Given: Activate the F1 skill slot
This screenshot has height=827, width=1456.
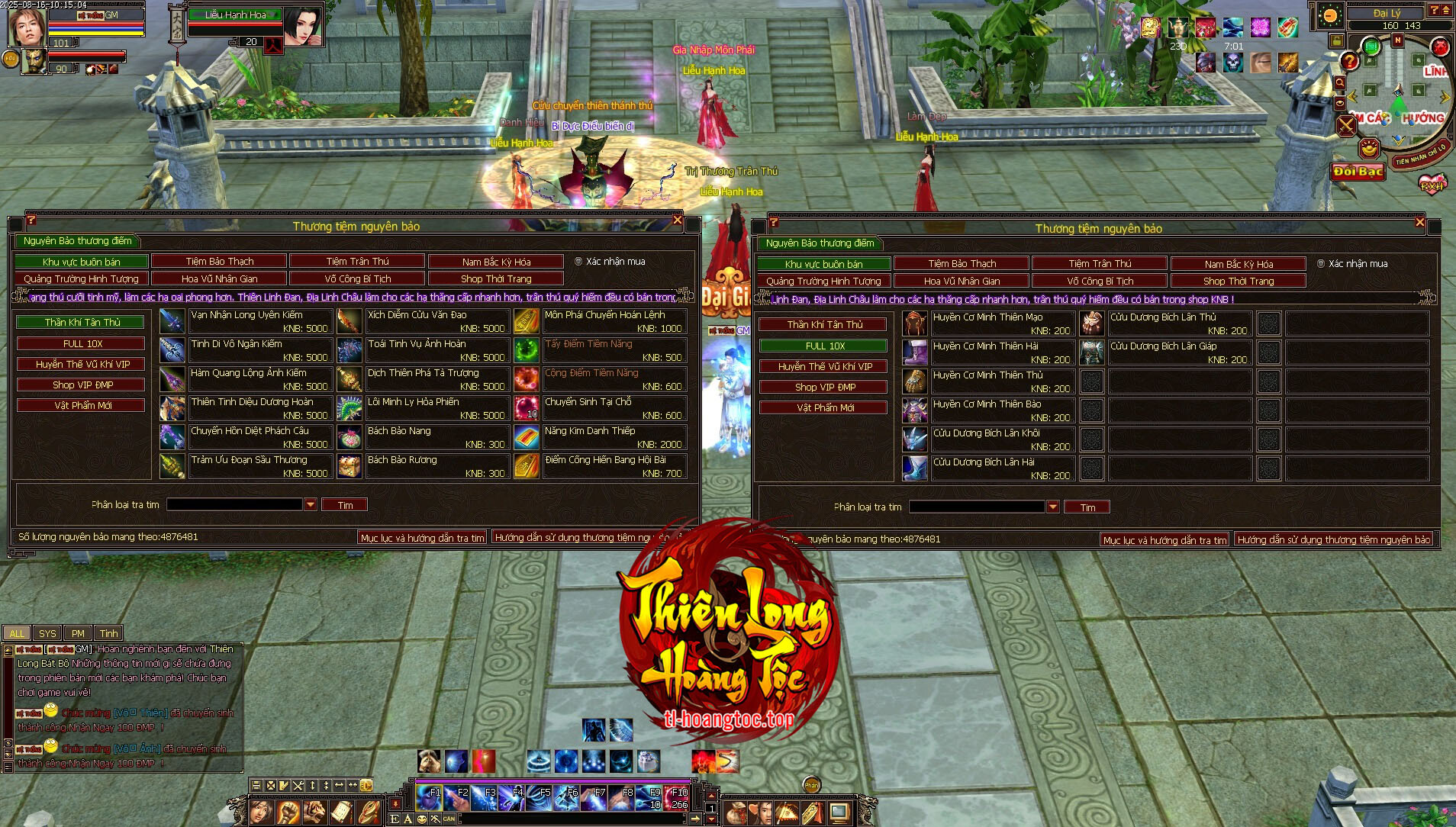Looking at the screenshot, I should 428,797.
